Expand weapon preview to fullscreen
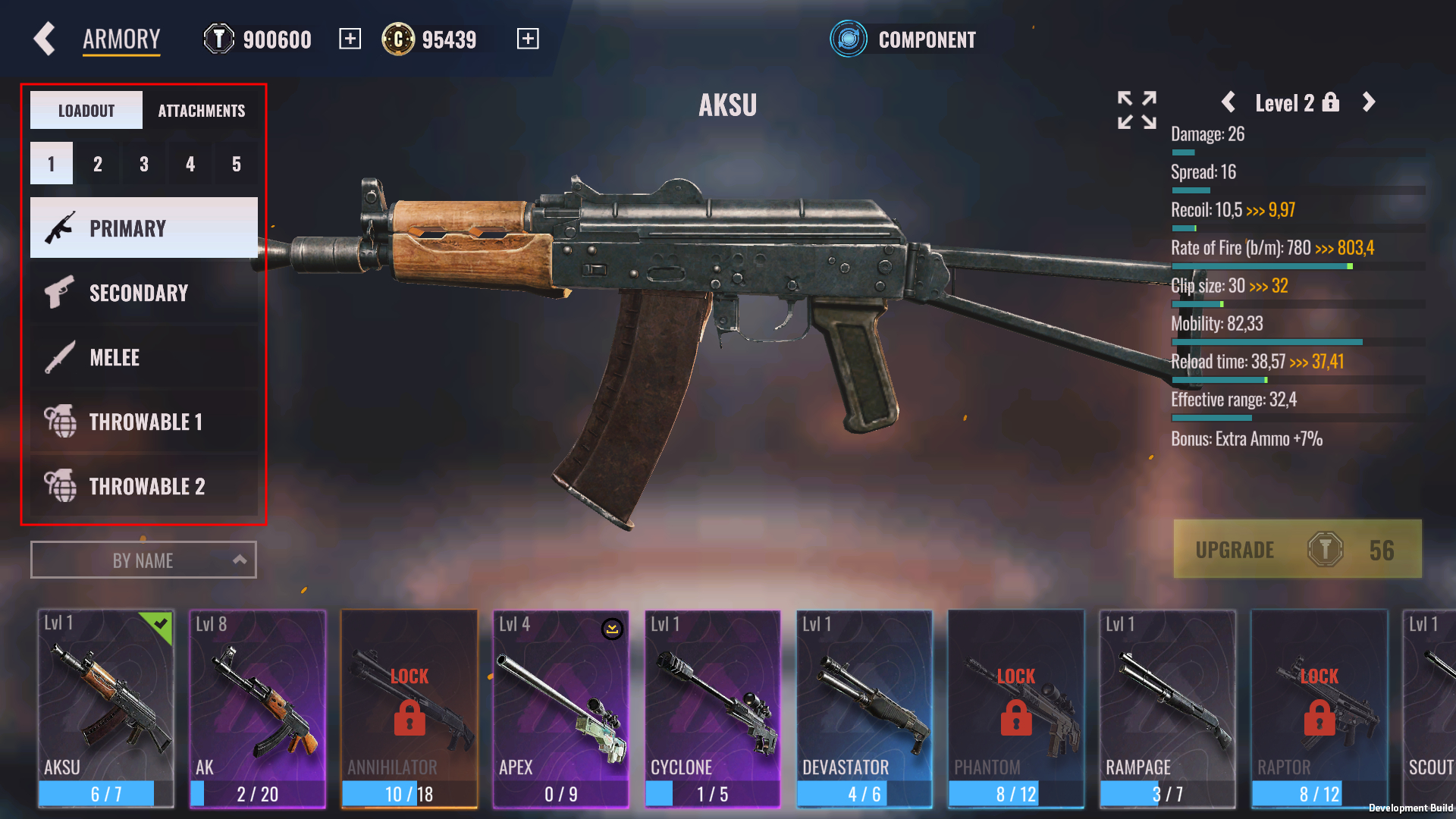 pyautogui.click(x=1137, y=110)
